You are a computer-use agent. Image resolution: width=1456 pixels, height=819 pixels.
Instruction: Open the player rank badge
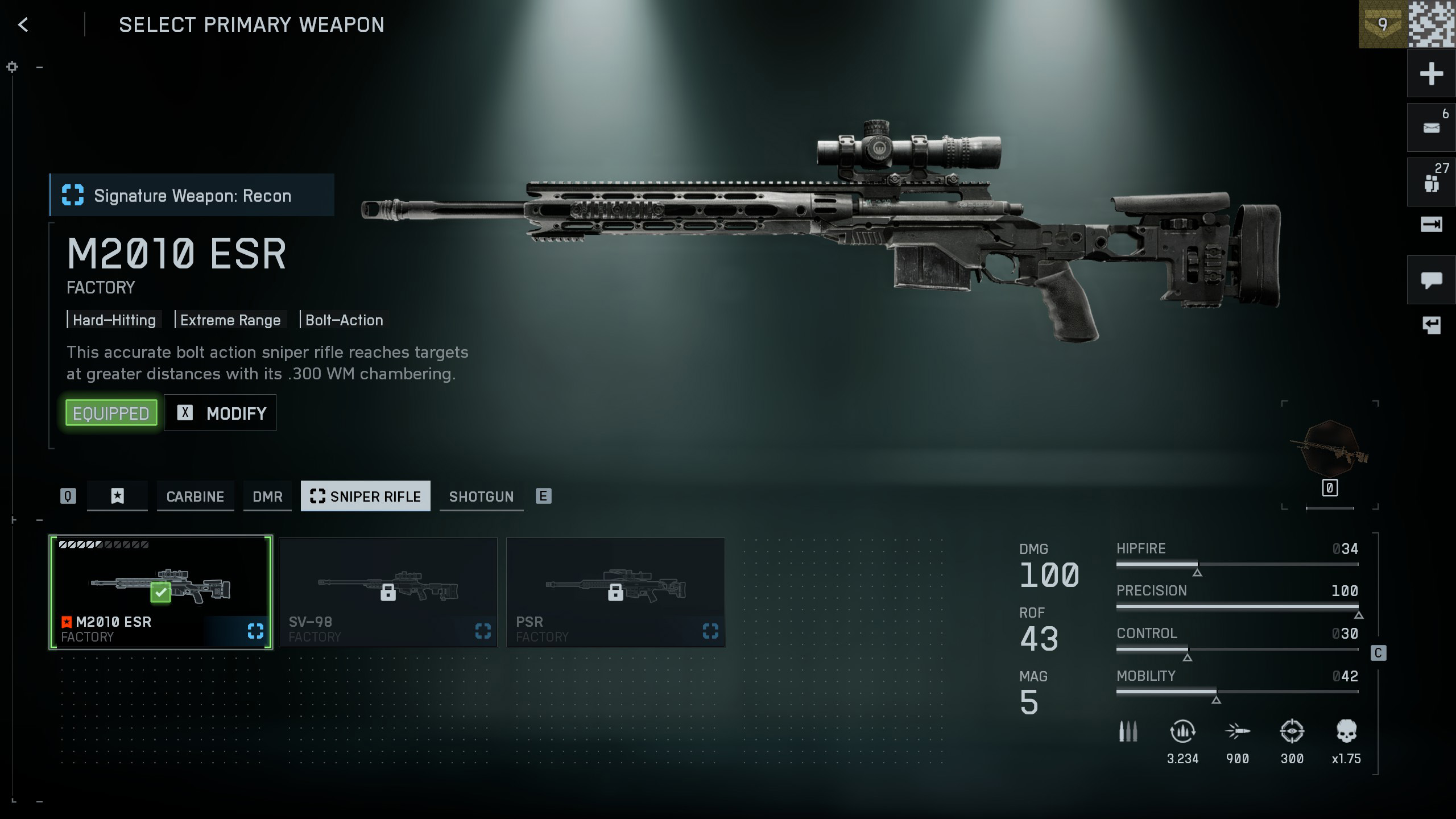tap(1383, 24)
